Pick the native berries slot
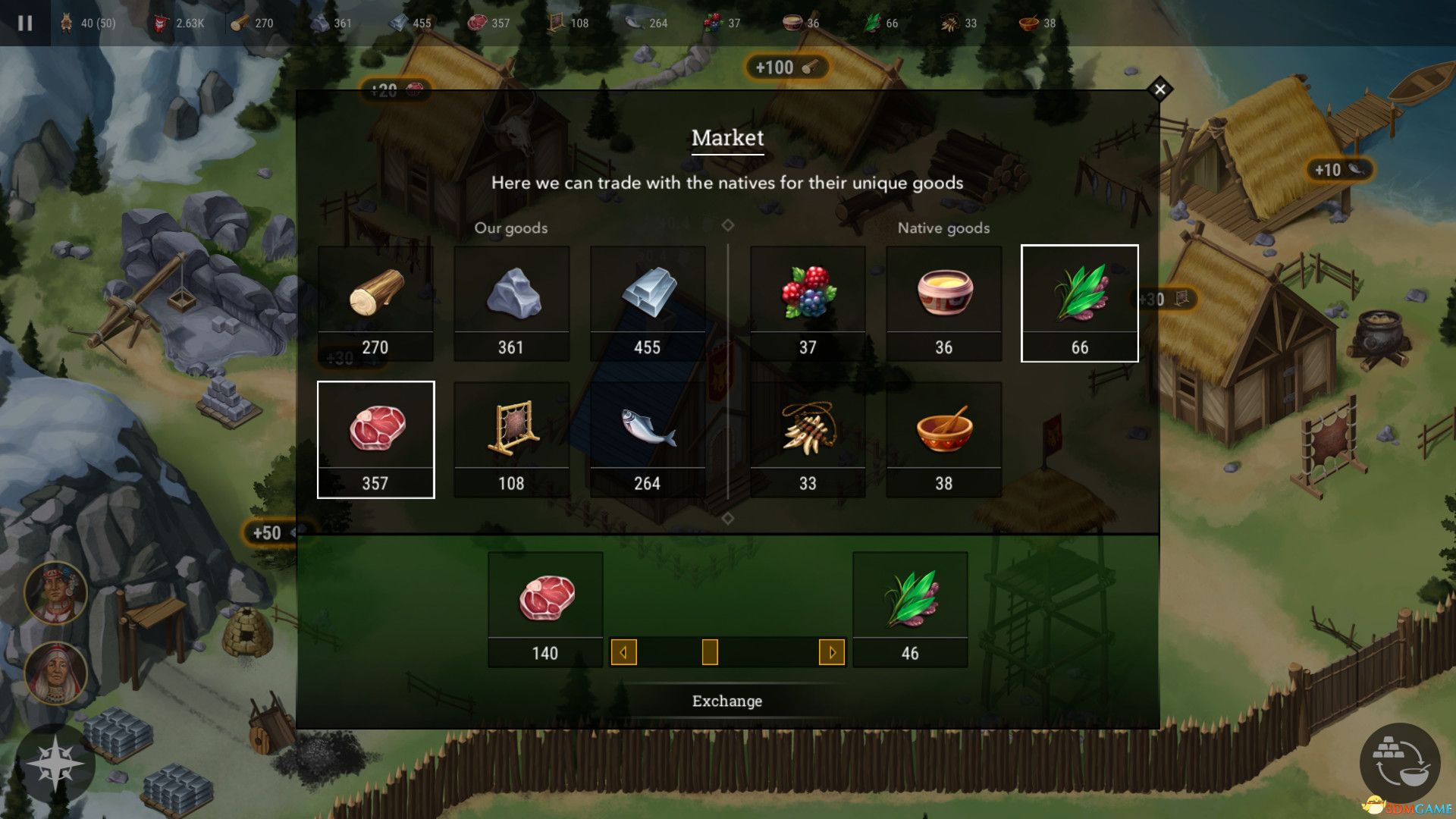 pyautogui.click(x=808, y=303)
